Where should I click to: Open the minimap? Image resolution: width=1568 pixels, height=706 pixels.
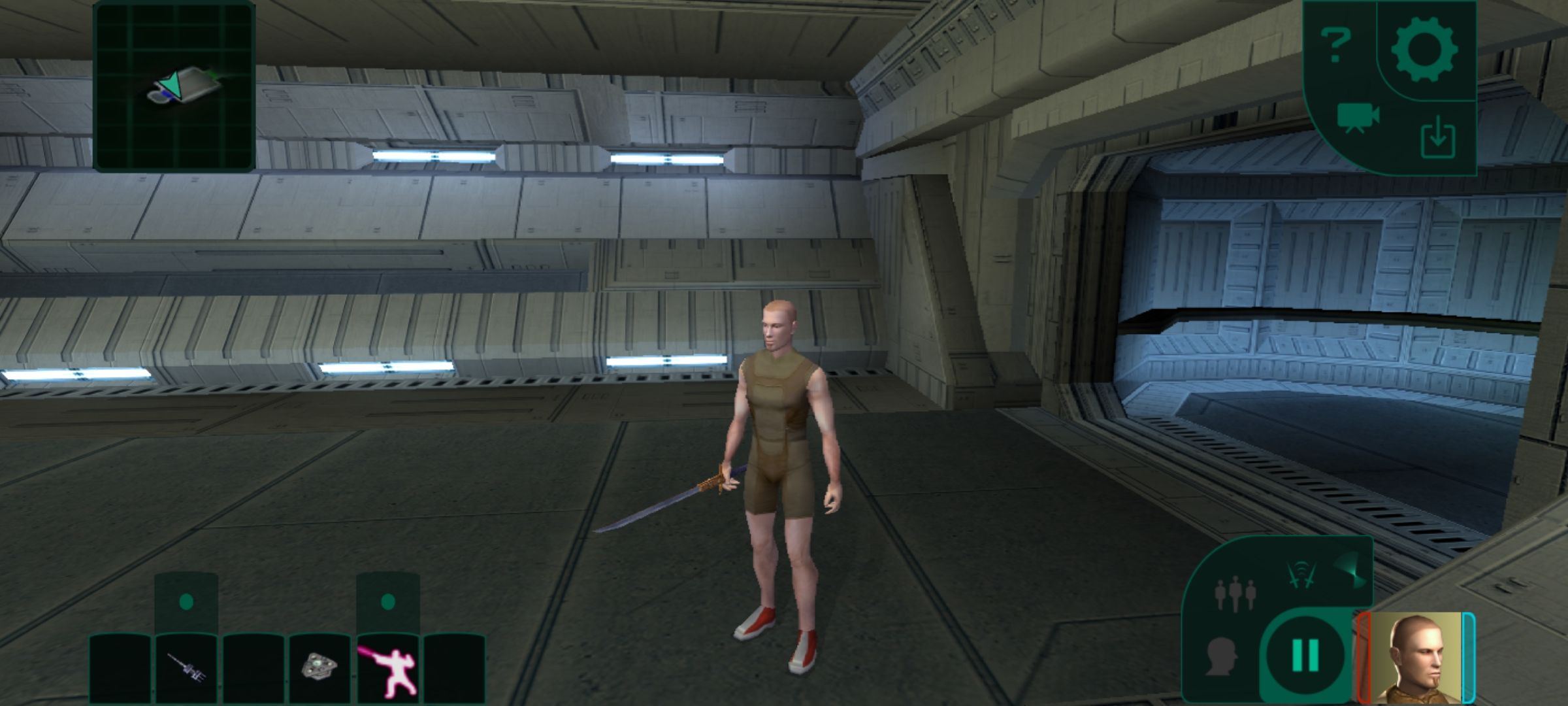(174, 86)
